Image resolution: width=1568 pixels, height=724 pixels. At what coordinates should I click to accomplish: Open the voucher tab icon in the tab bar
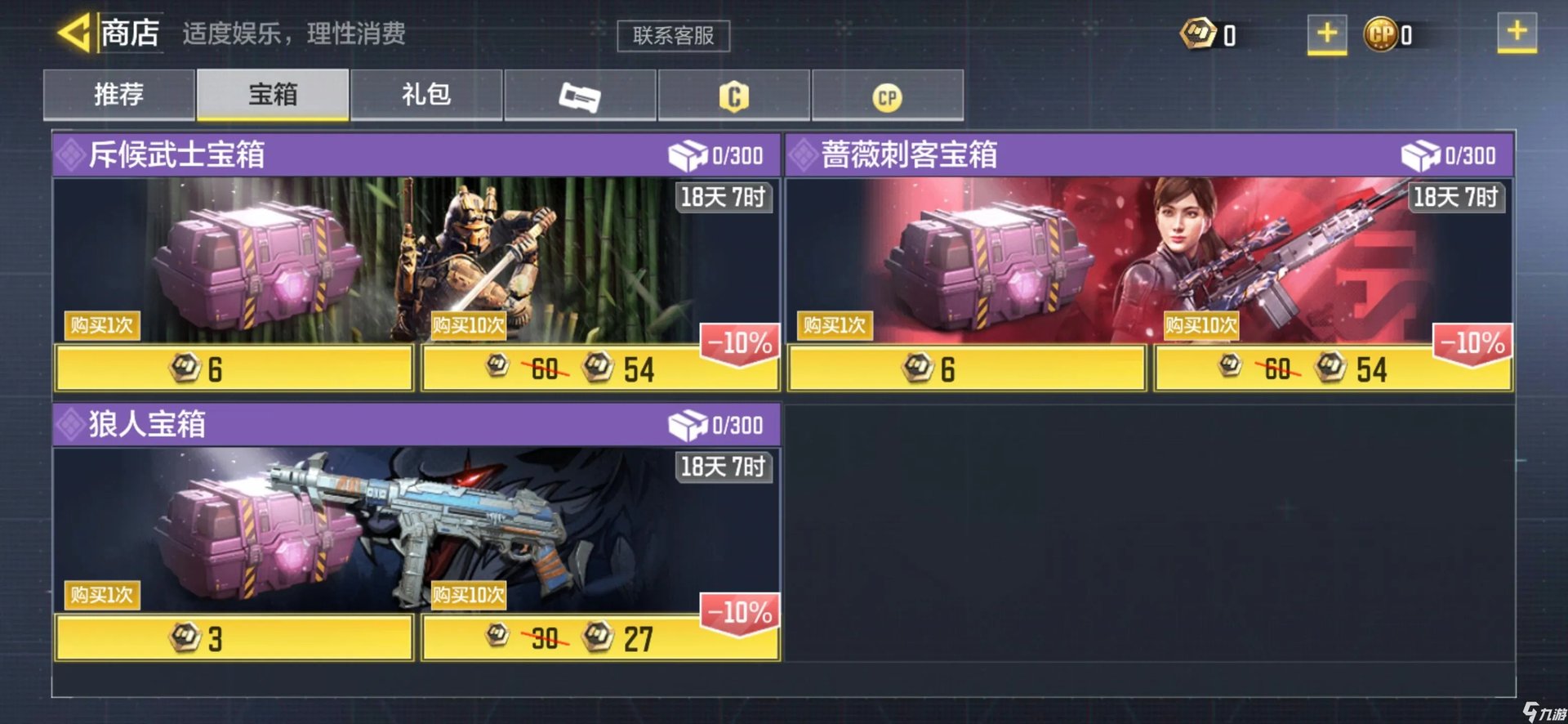coord(580,95)
